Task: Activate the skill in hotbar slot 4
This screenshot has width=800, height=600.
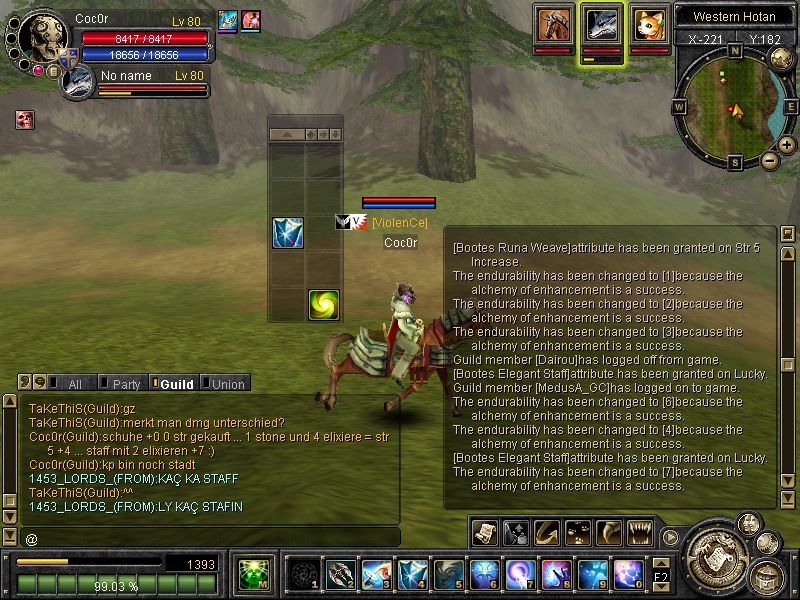Action: click(413, 573)
